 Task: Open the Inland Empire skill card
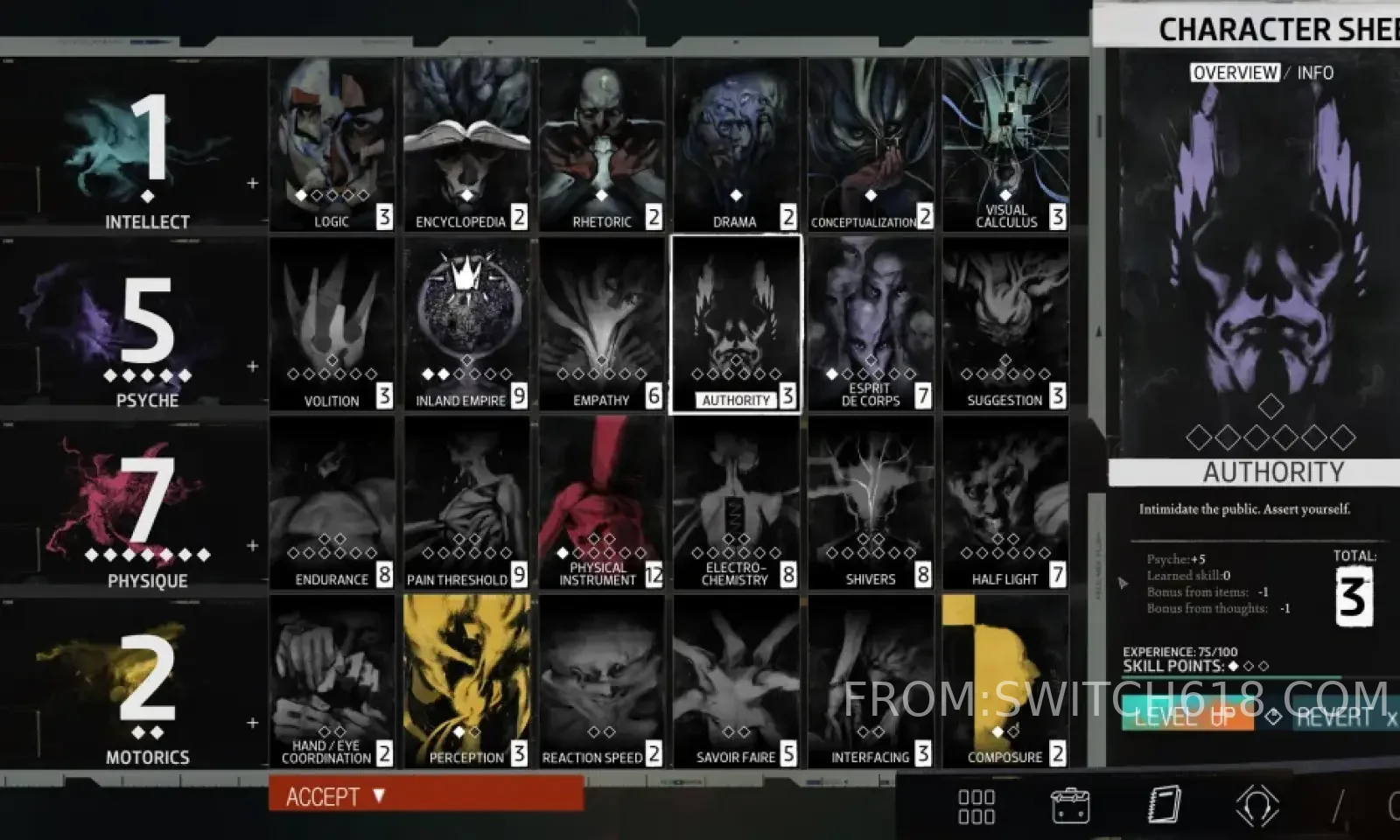pos(466,324)
